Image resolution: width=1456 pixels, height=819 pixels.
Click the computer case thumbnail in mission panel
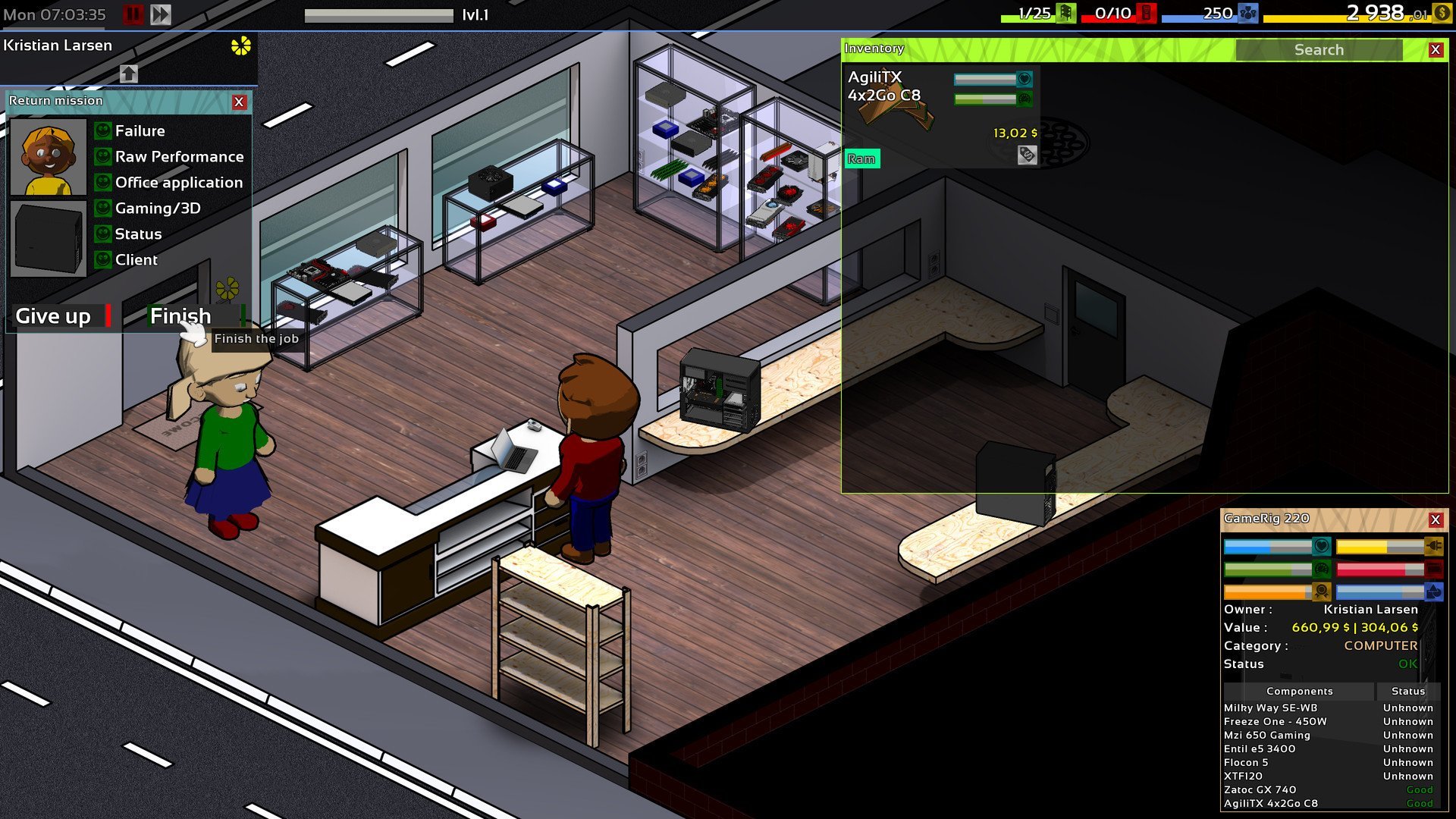[49, 238]
